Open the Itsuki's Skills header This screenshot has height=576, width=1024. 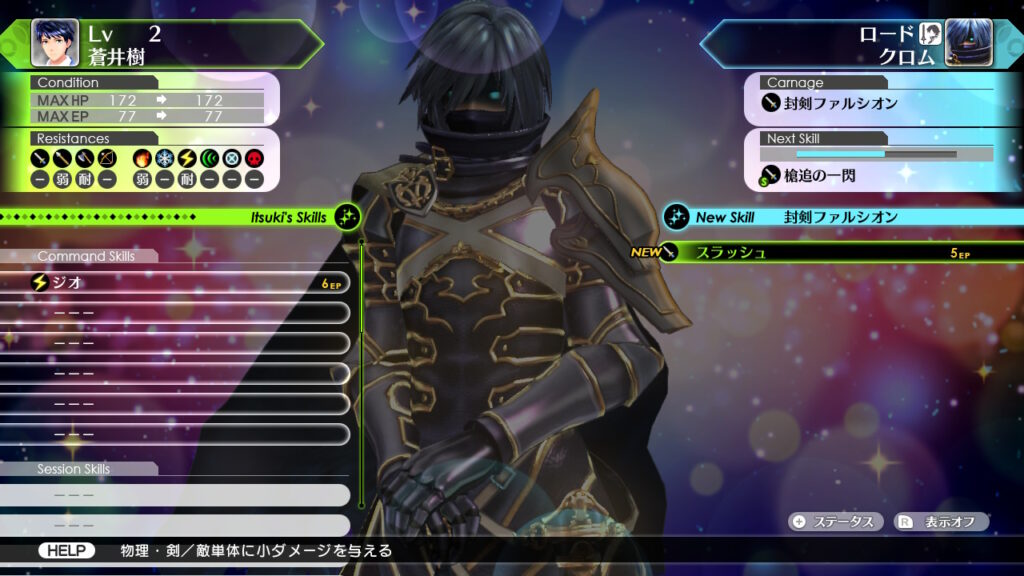point(180,217)
